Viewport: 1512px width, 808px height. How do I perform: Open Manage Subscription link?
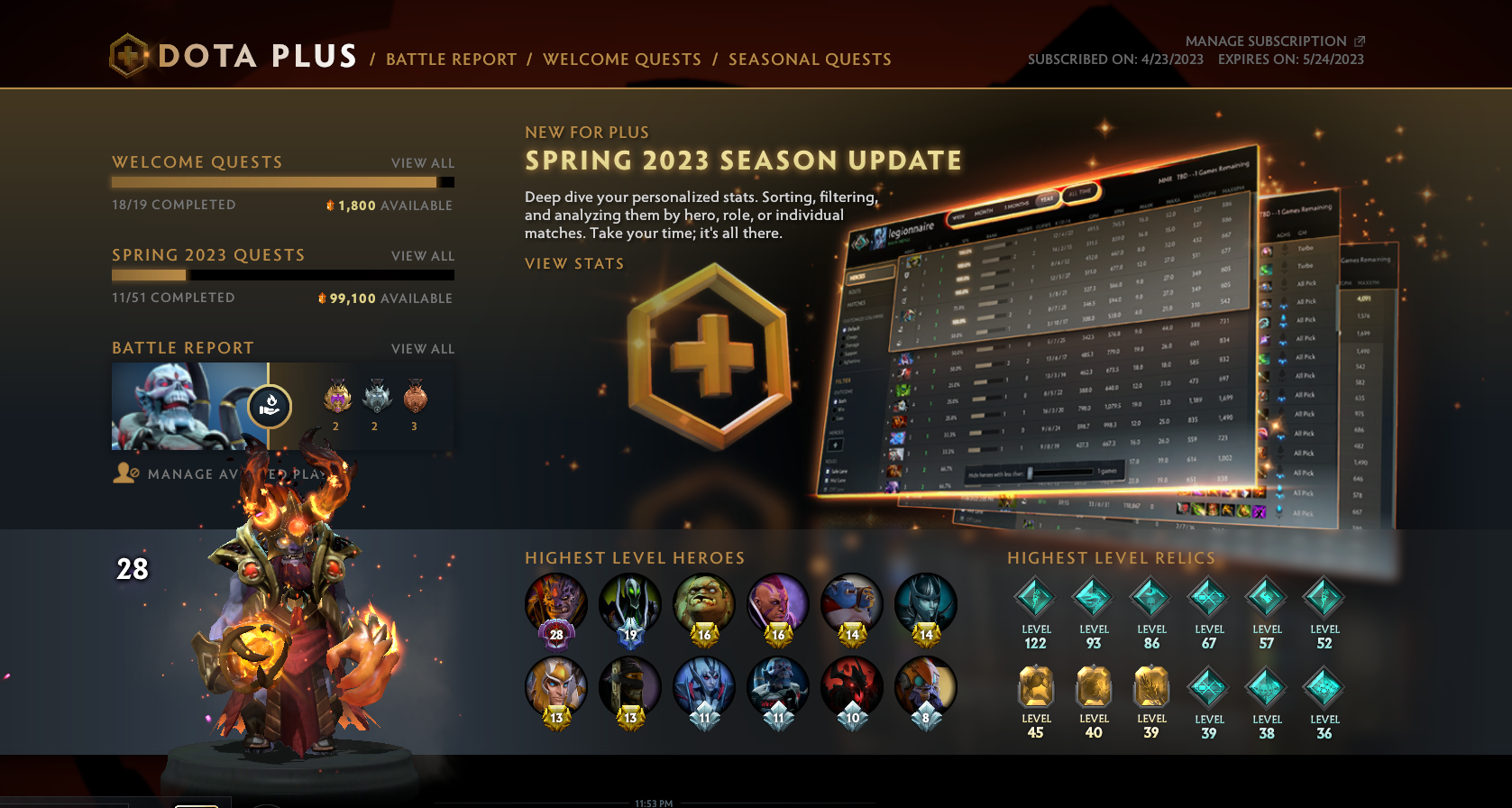pyautogui.click(x=1265, y=41)
